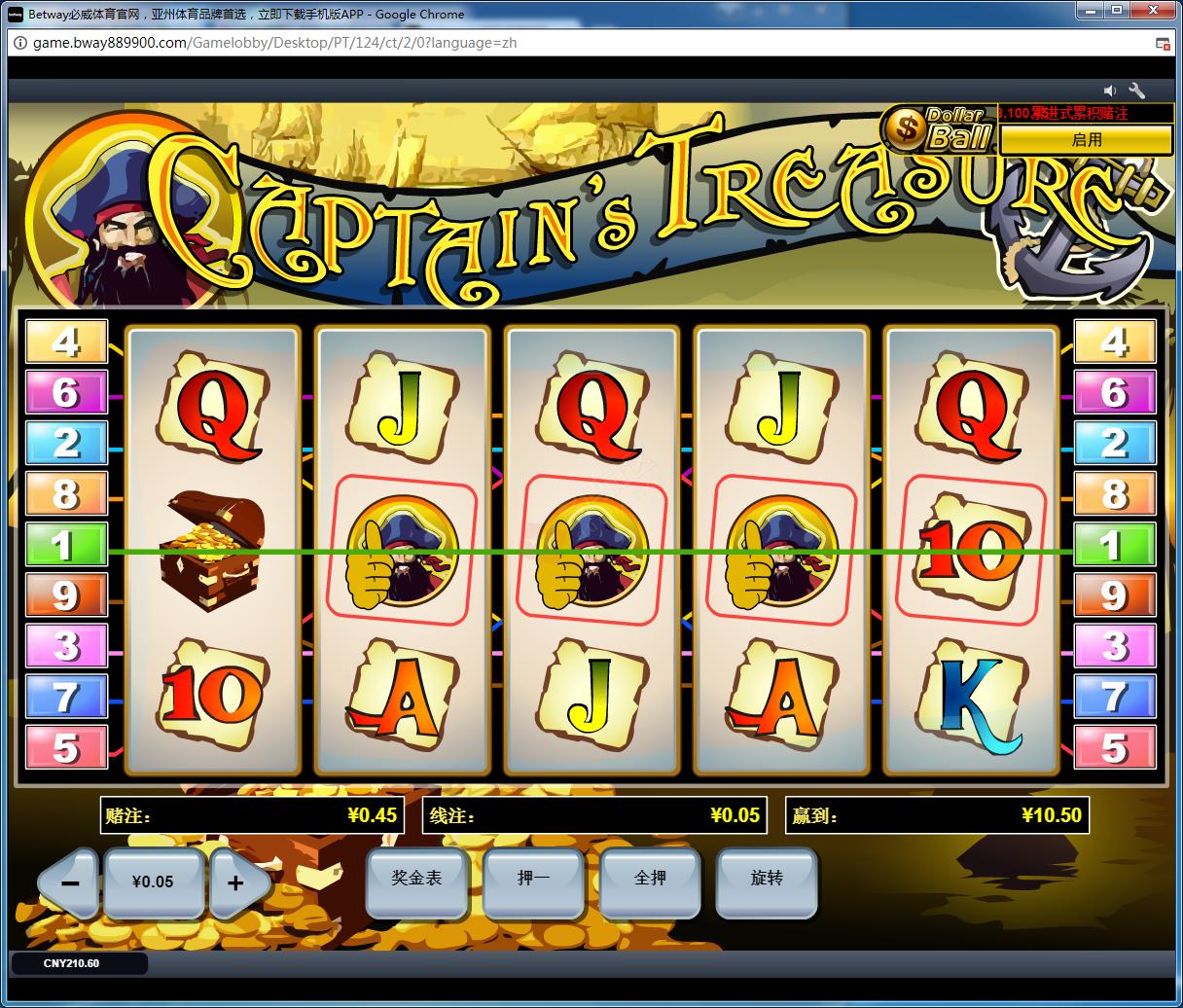This screenshot has width=1183, height=1008.
Task: Bet one line with 押一
Action: coord(533,881)
